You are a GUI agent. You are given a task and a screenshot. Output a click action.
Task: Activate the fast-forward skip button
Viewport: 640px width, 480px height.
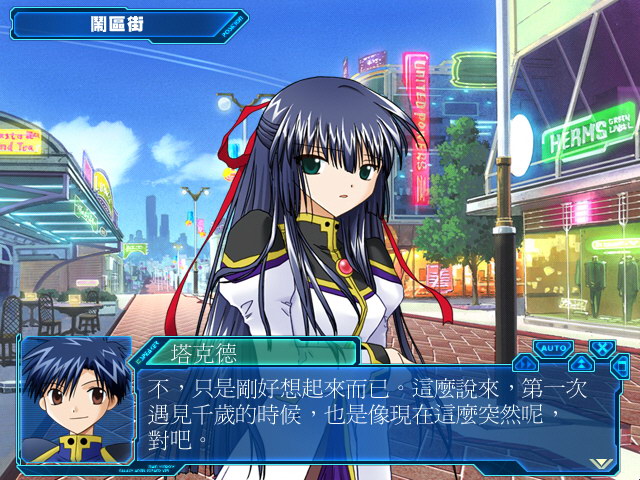(x=524, y=363)
